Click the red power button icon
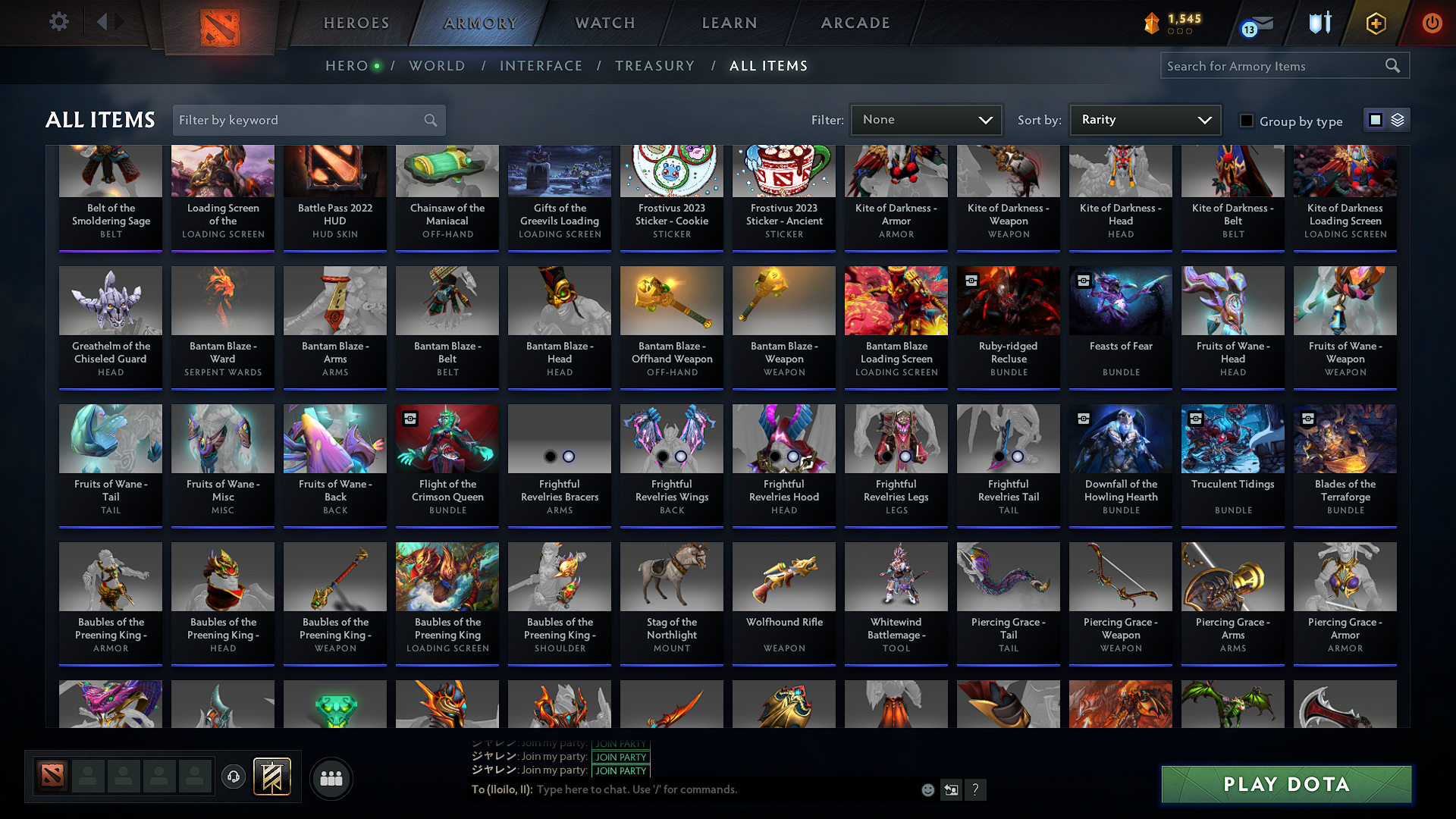 1432,24
